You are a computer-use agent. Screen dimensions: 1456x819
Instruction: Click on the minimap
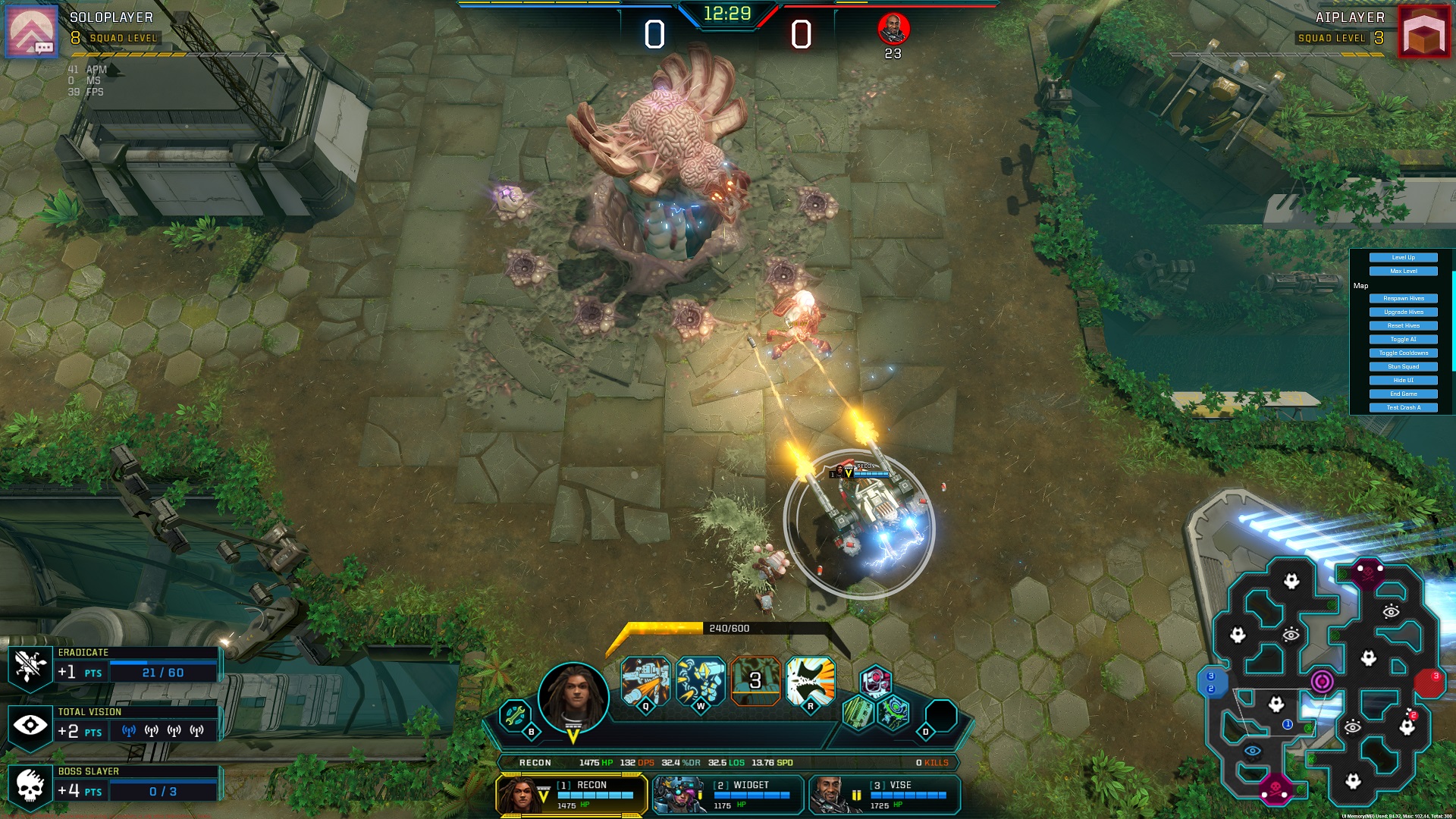pyautogui.click(x=1323, y=682)
